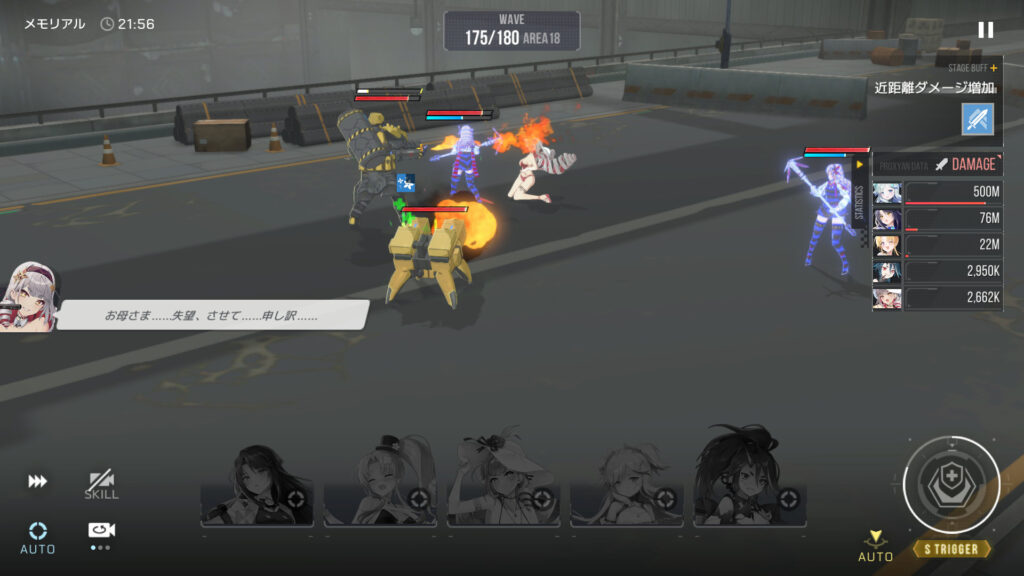This screenshot has height=576, width=1024.
Task: Switch the camera view mode
Action: 101,533
